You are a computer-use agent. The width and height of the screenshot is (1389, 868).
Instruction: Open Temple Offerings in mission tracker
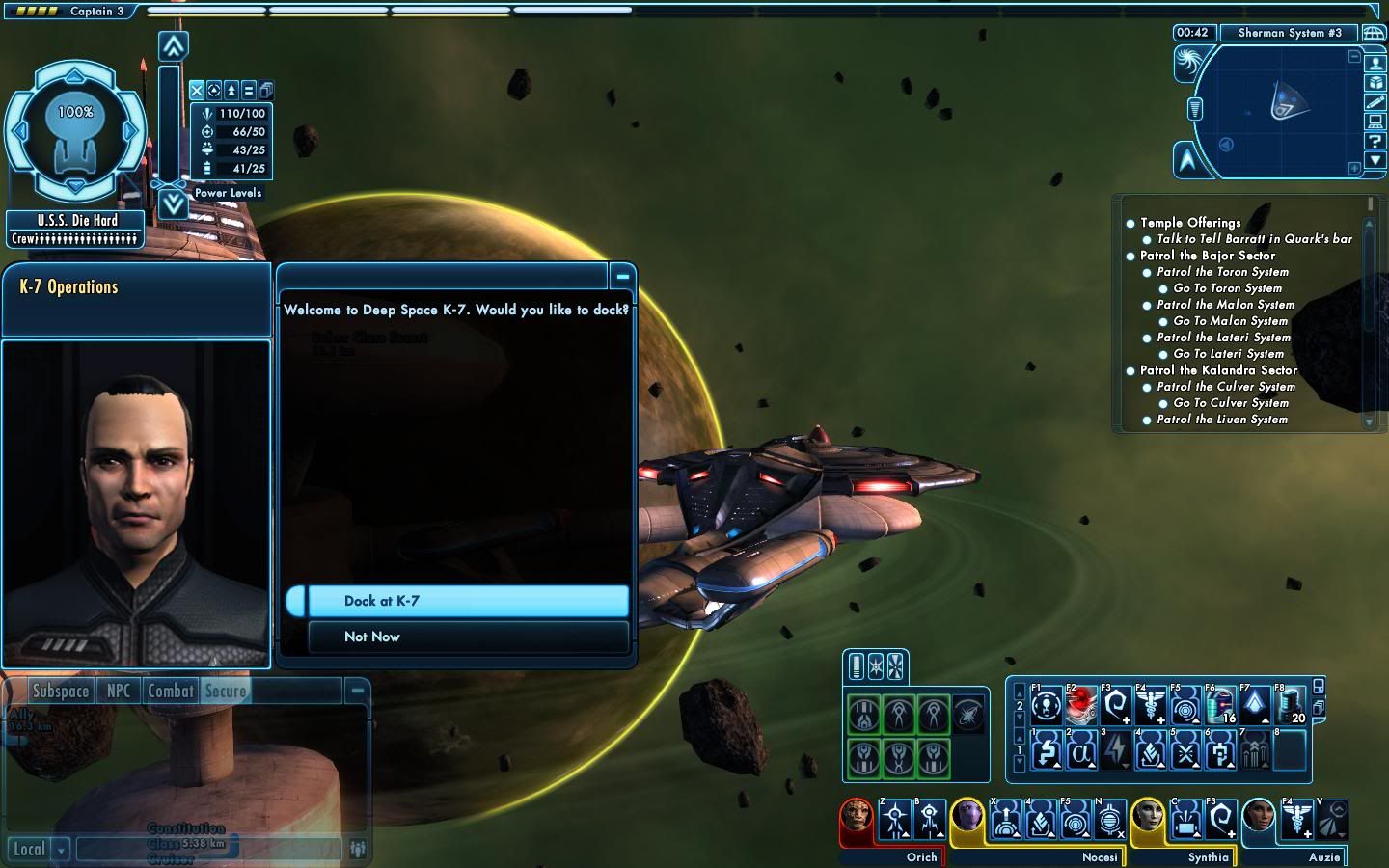1190,223
